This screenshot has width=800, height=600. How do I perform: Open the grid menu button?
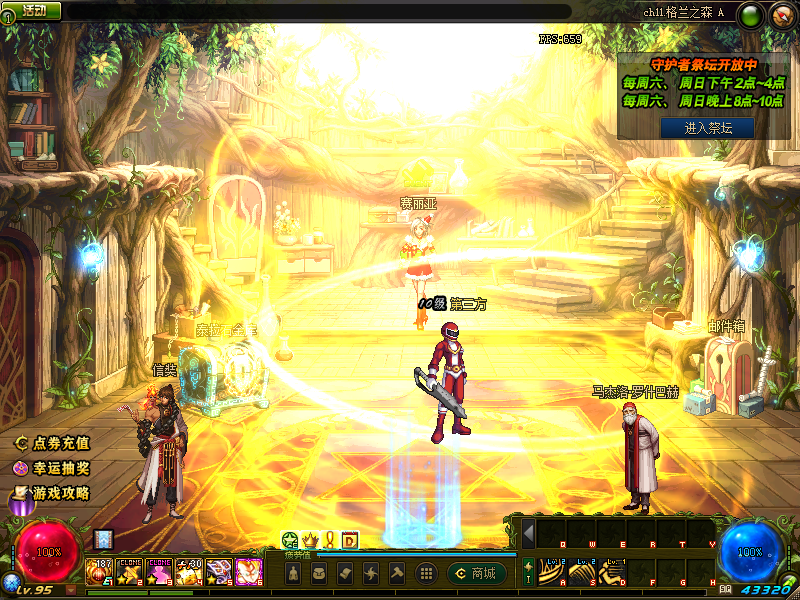426,573
